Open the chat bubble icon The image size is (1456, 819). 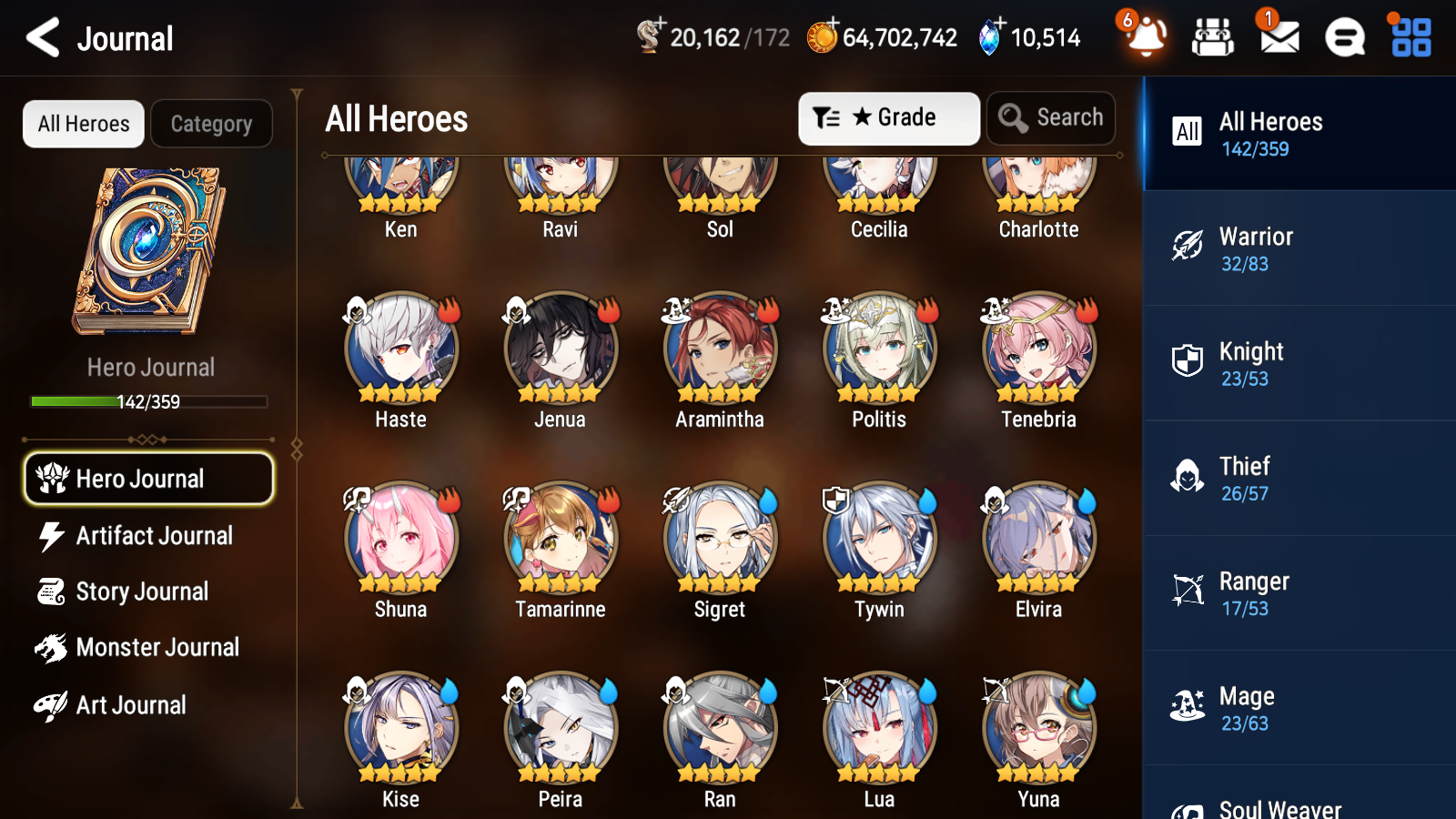[x=1344, y=37]
